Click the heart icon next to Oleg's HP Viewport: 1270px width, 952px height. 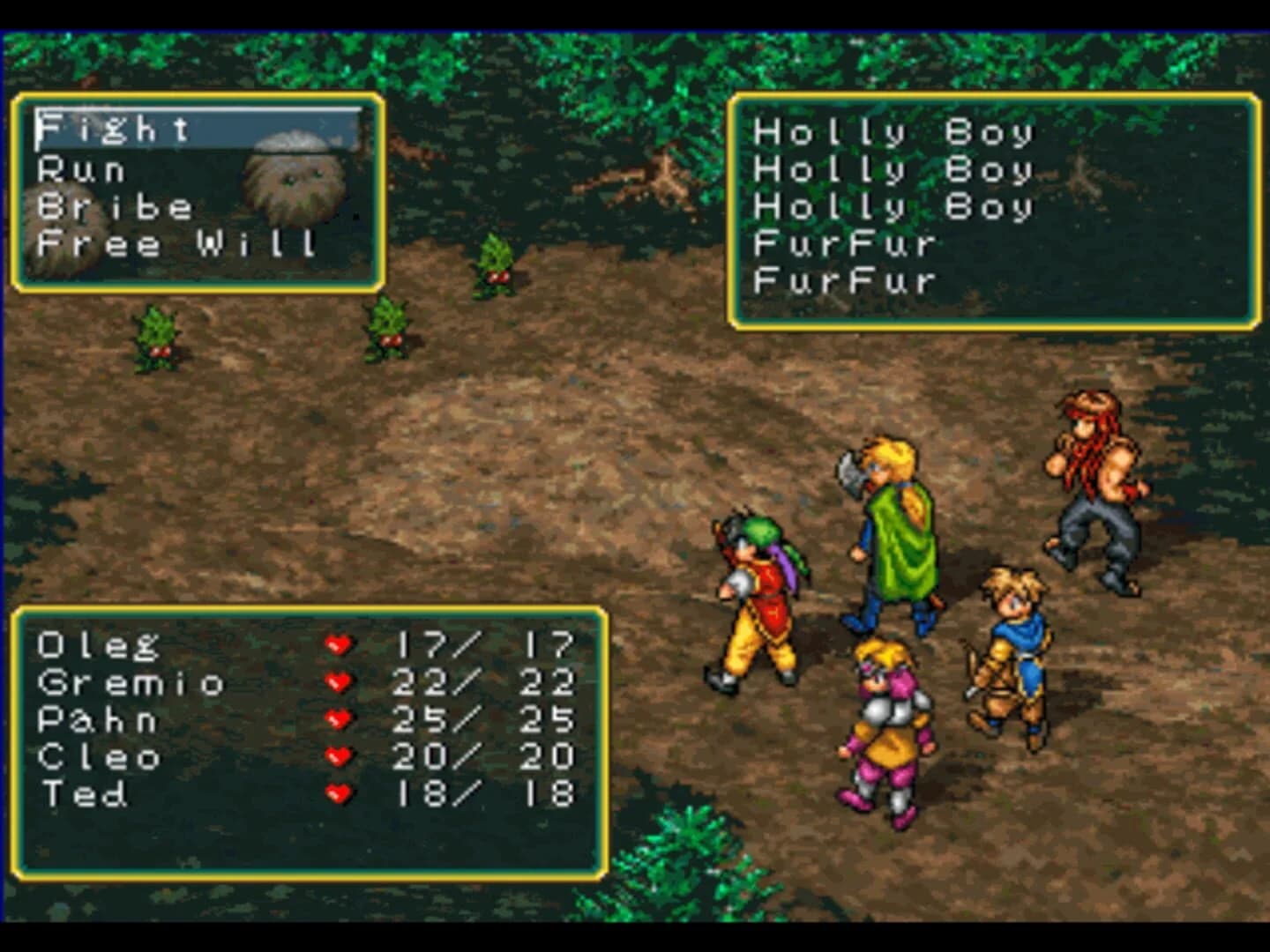tap(338, 645)
